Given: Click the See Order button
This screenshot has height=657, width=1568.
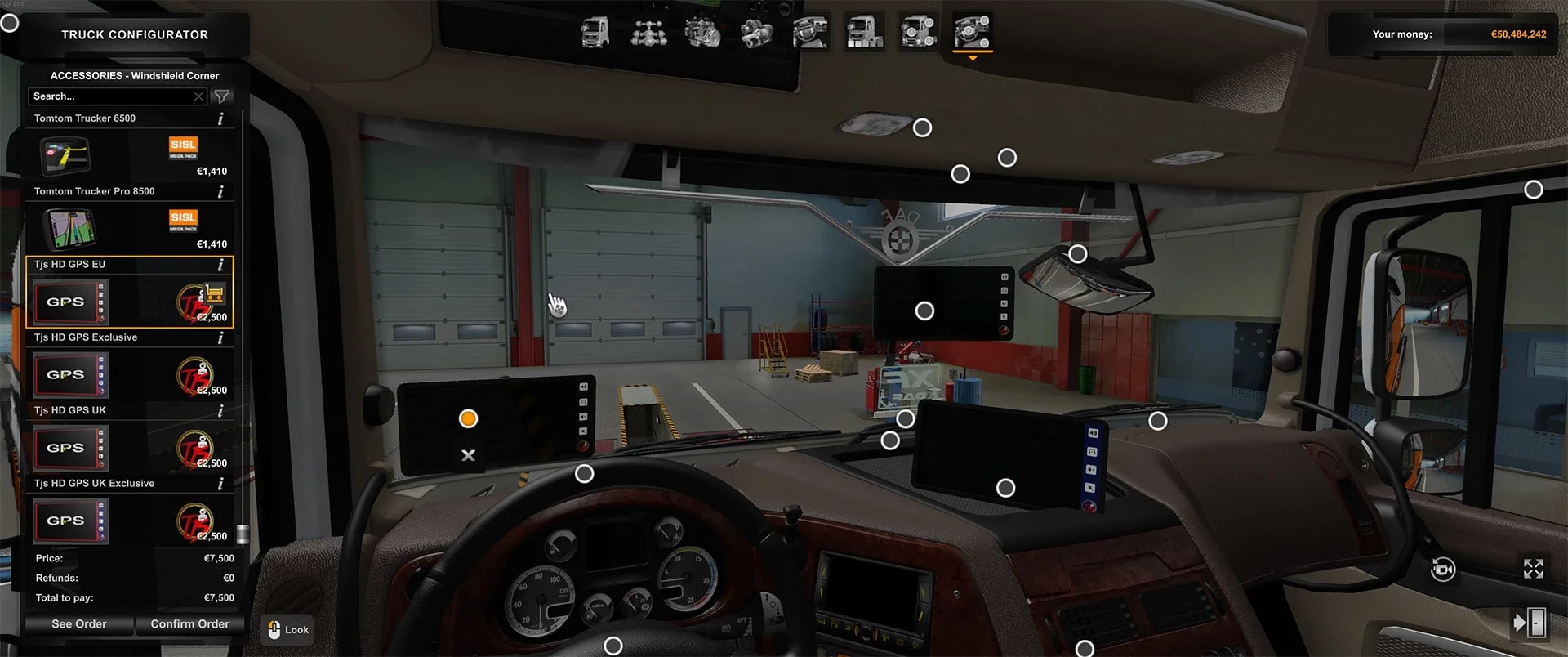Looking at the screenshot, I should click(78, 623).
